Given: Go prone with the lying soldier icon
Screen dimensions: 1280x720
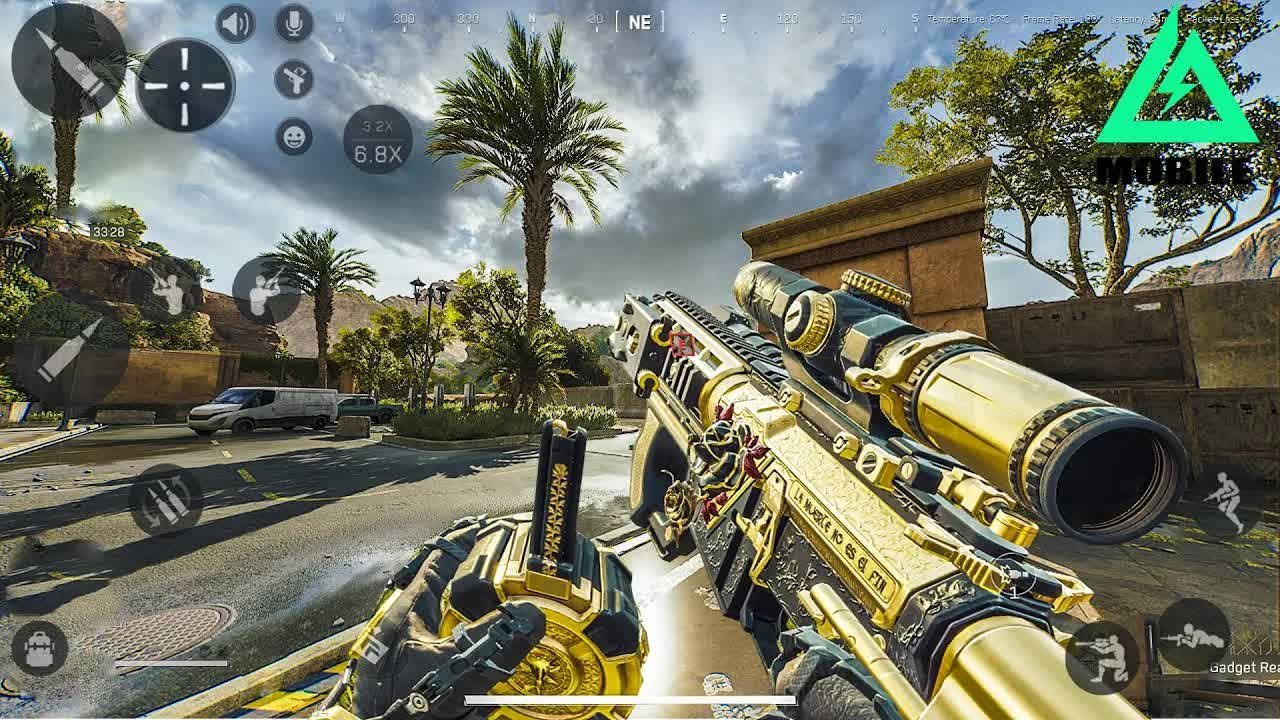Looking at the screenshot, I should [1193, 634].
